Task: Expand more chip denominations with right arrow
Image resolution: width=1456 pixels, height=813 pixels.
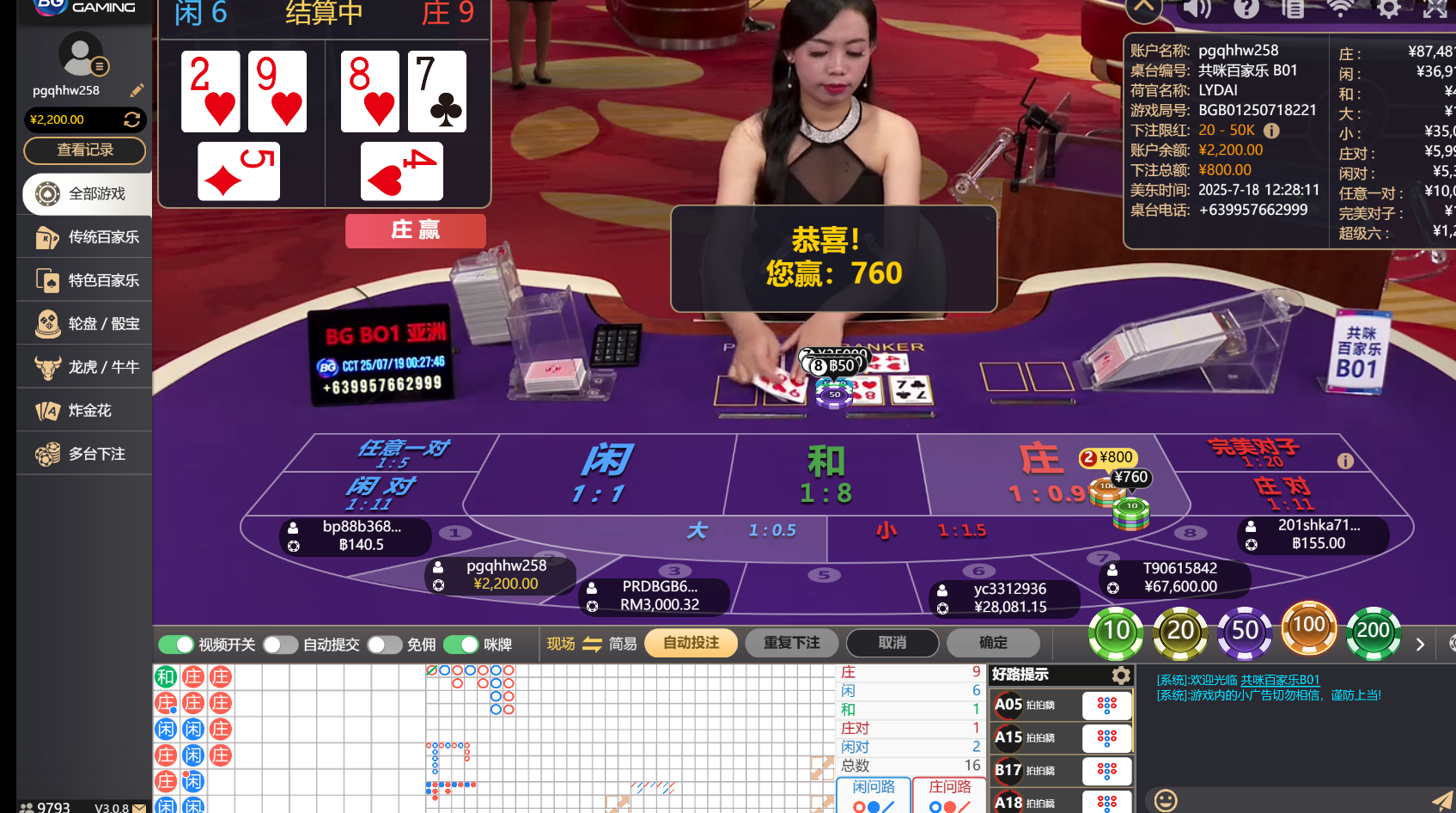Action: pyautogui.click(x=1419, y=644)
